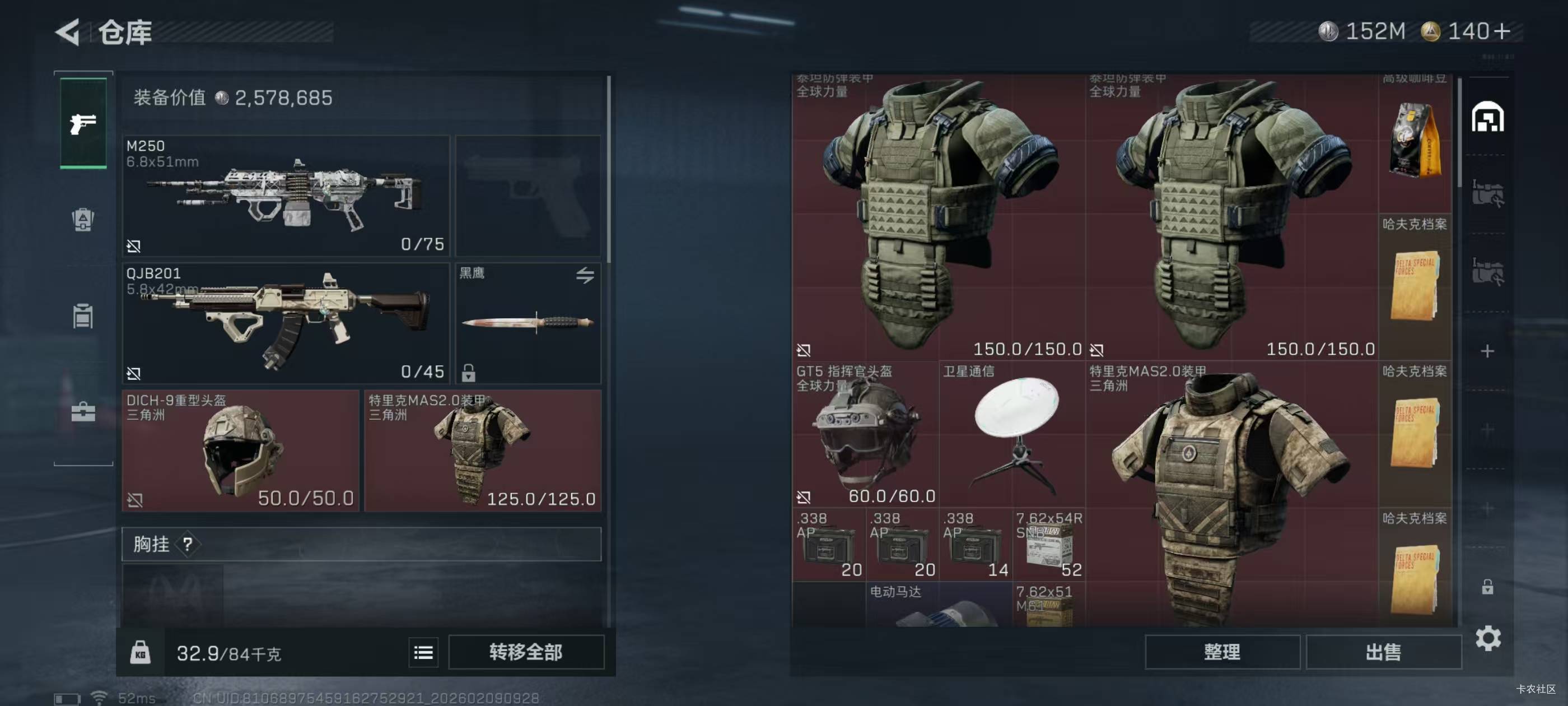Add currency with the plus beside 140
The width and height of the screenshot is (1568, 706).
pyautogui.click(x=1502, y=31)
